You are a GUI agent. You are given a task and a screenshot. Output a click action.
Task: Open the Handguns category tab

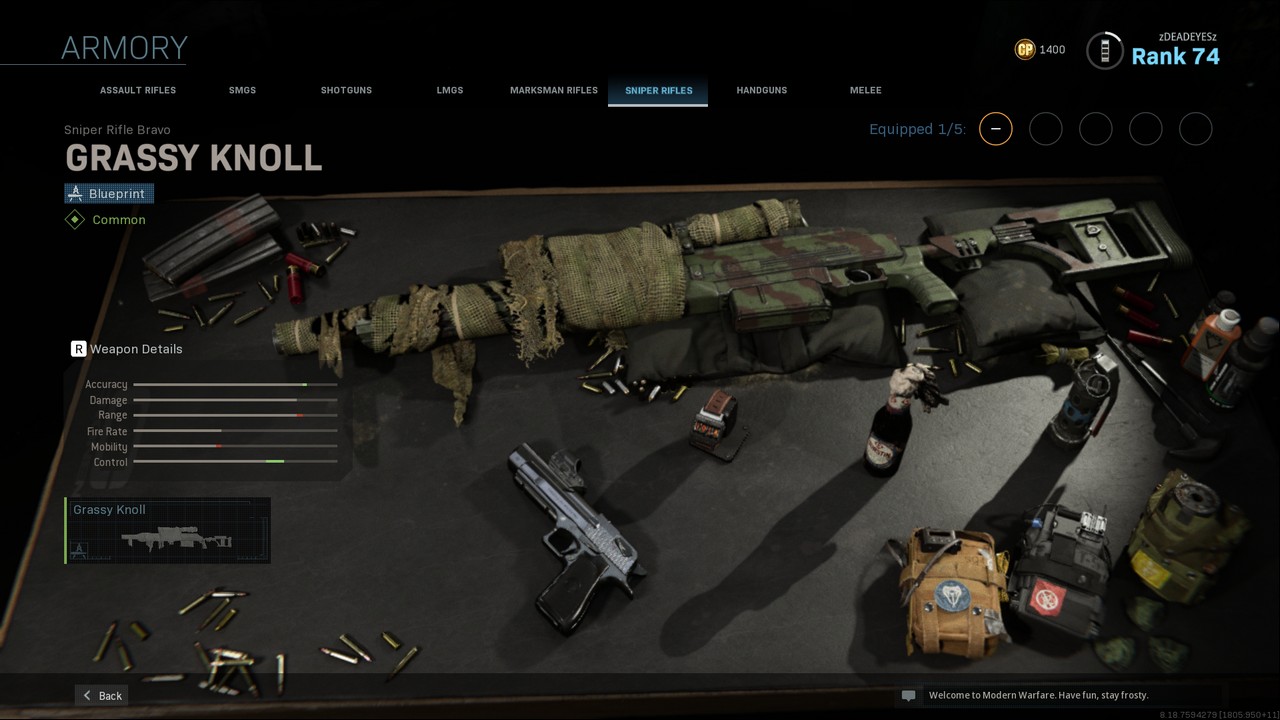tap(762, 90)
